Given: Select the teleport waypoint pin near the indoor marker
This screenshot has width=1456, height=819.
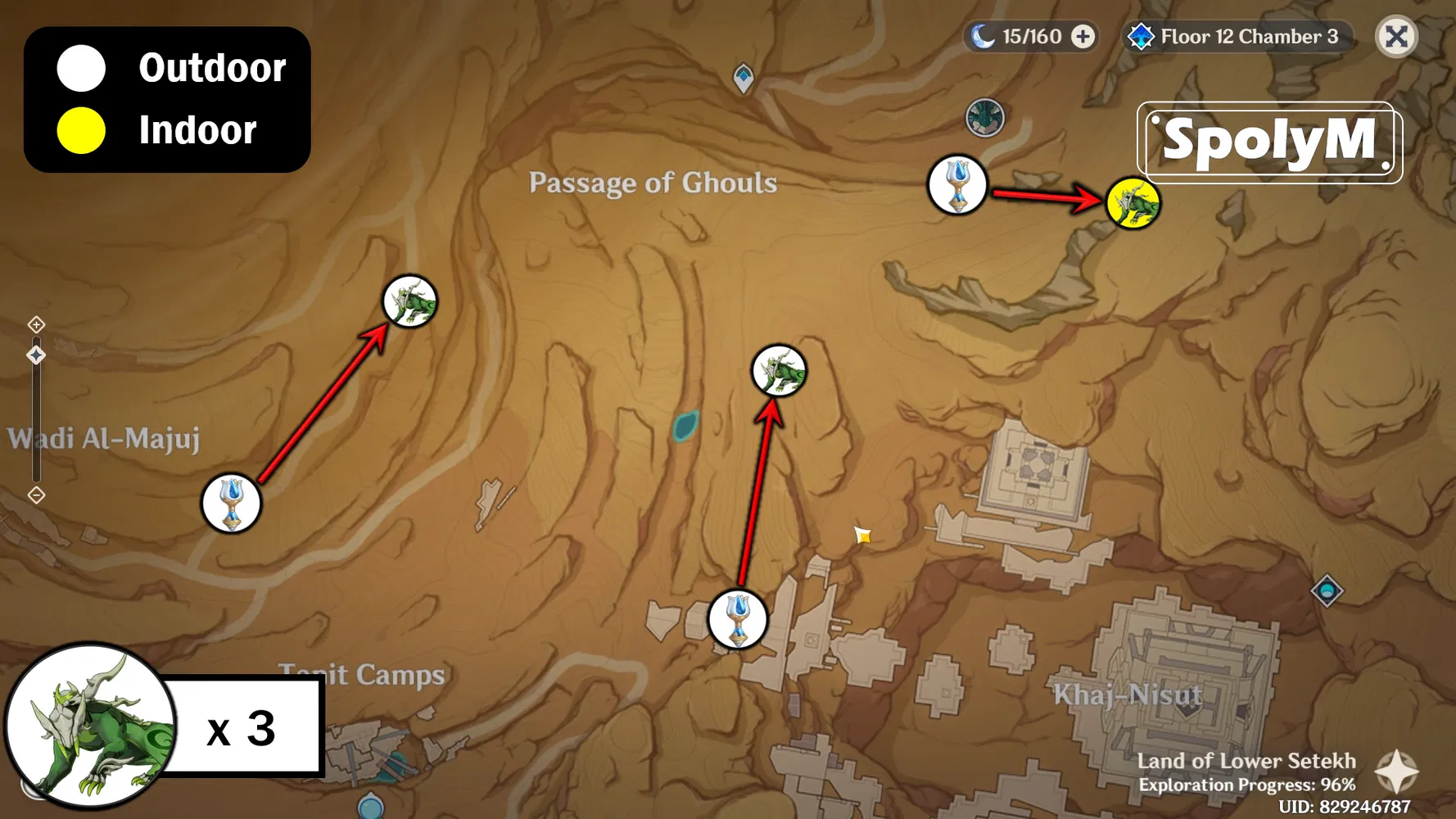Looking at the screenshot, I should (x=958, y=187).
